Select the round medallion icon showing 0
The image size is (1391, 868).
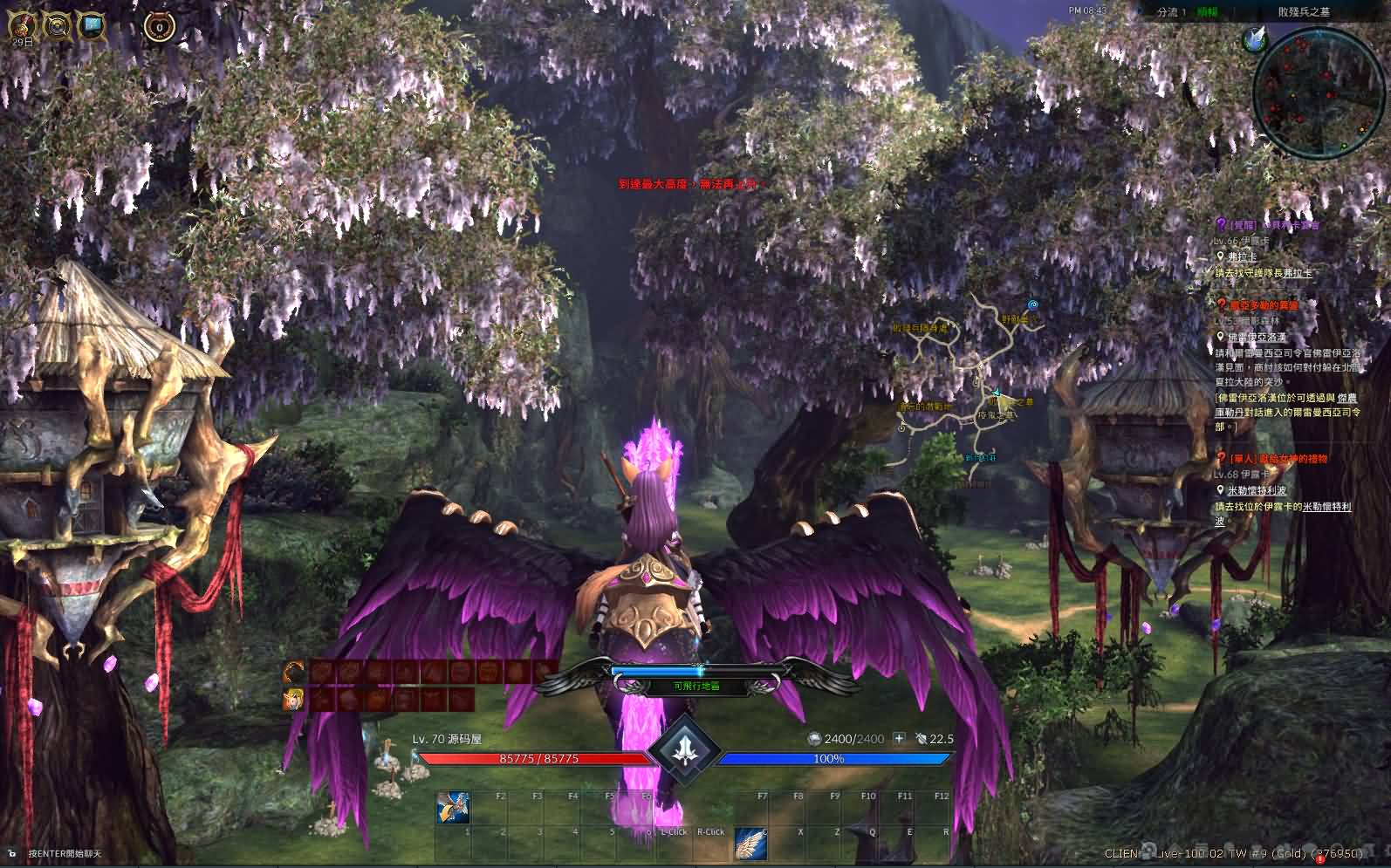coord(160,27)
